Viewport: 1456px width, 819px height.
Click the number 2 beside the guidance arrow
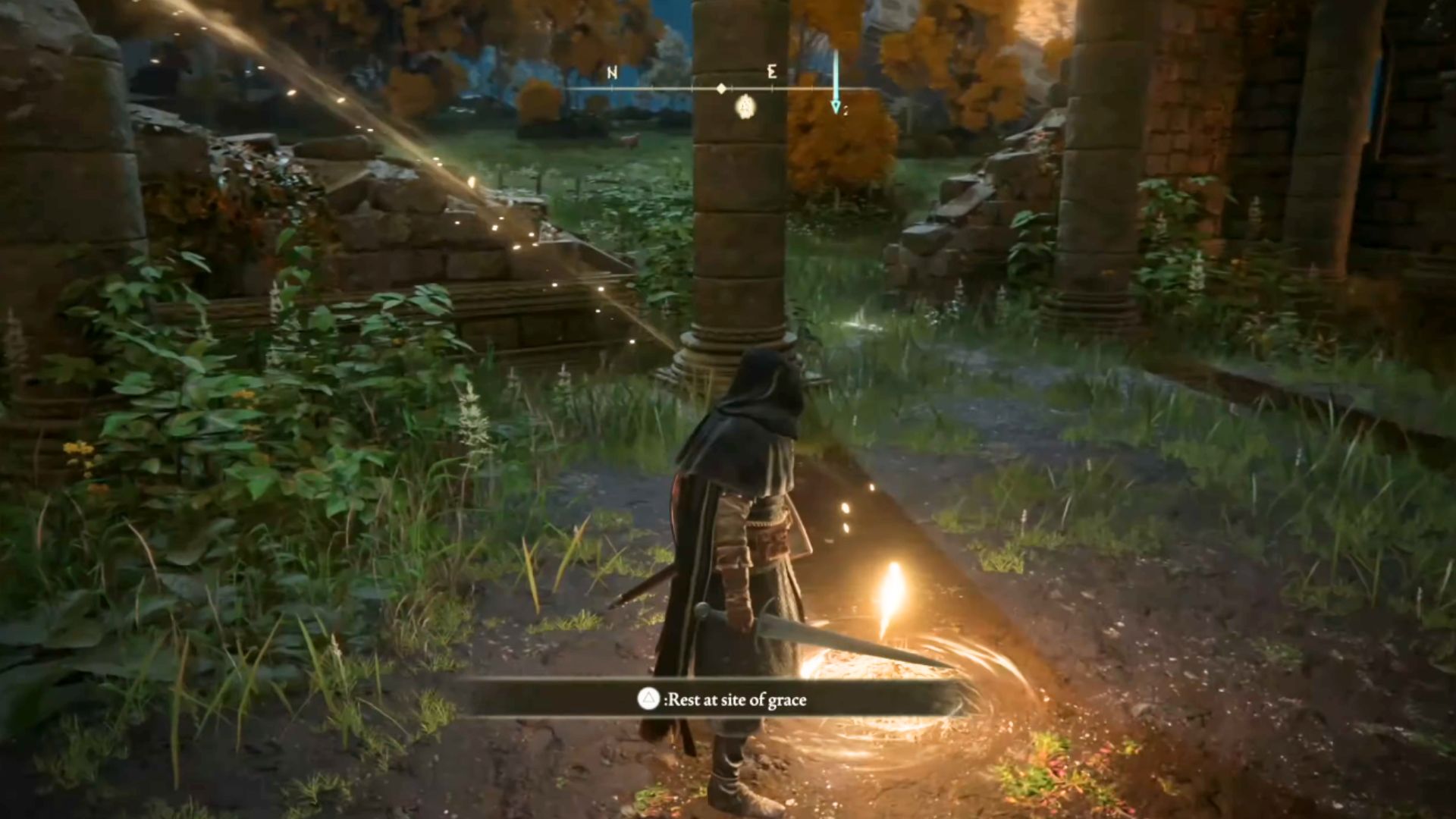coord(846,109)
